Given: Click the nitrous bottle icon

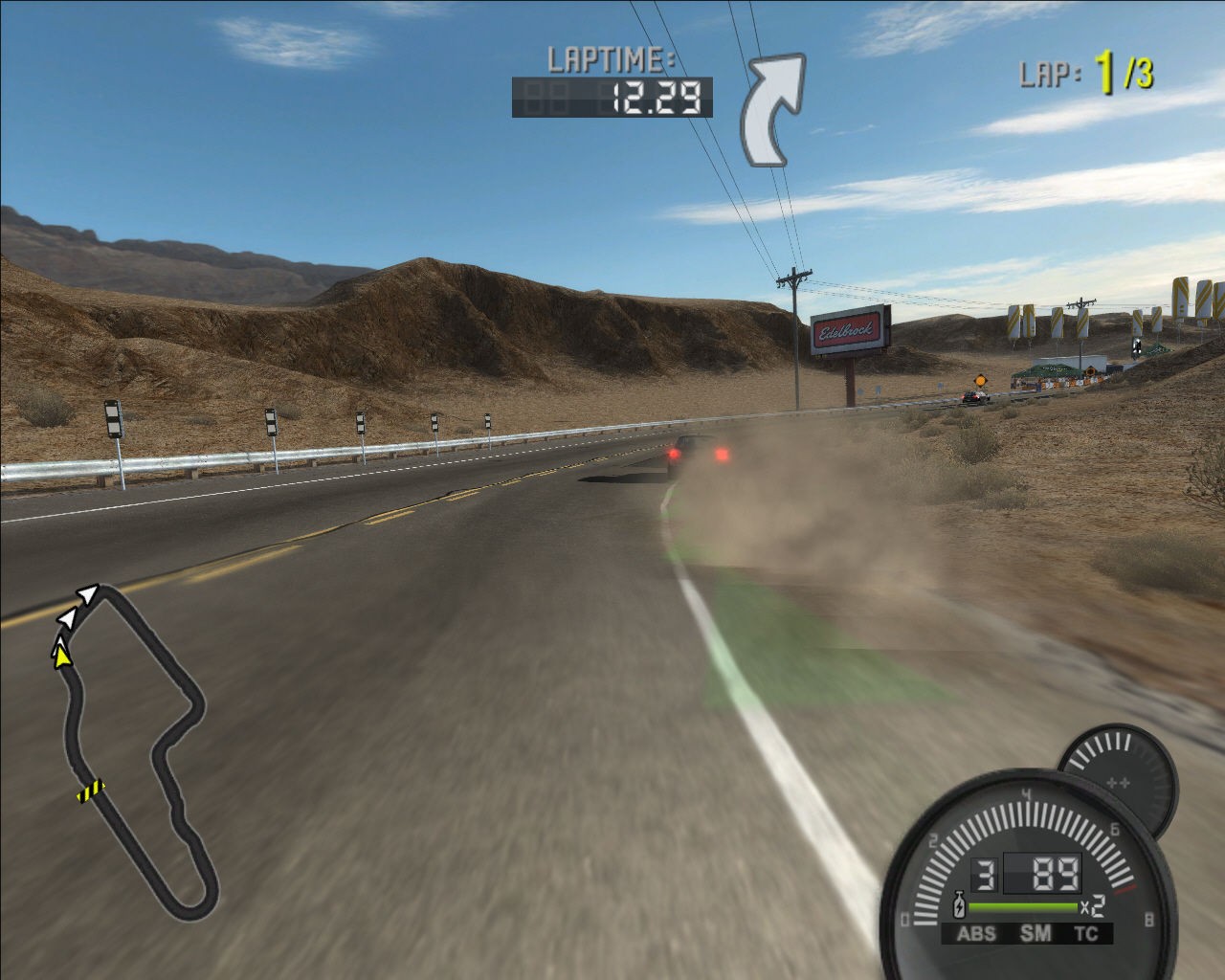Looking at the screenshot, I should tap(958, 904).
